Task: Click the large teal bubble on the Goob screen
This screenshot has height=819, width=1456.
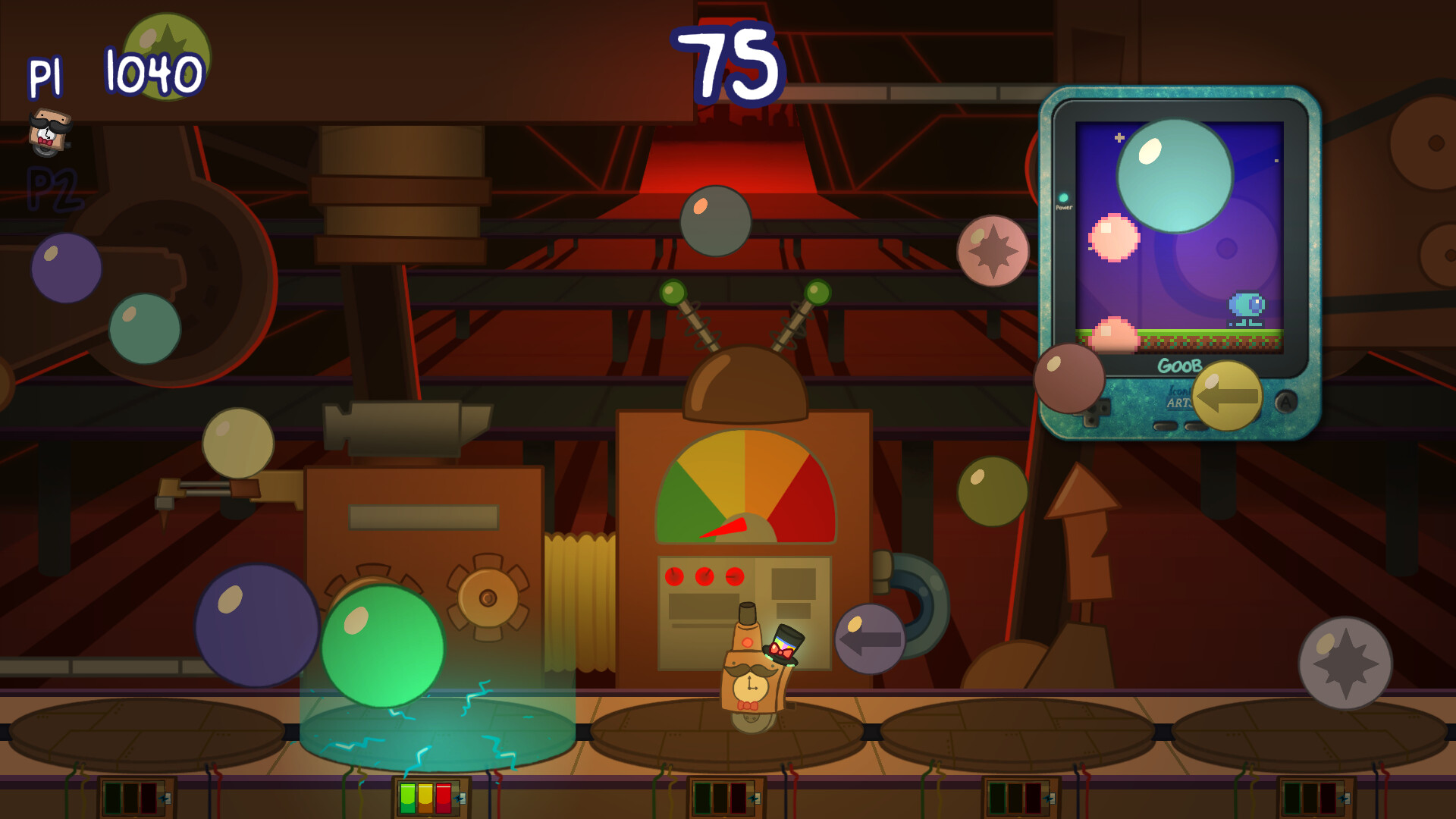Action: tap(1175, 174)
